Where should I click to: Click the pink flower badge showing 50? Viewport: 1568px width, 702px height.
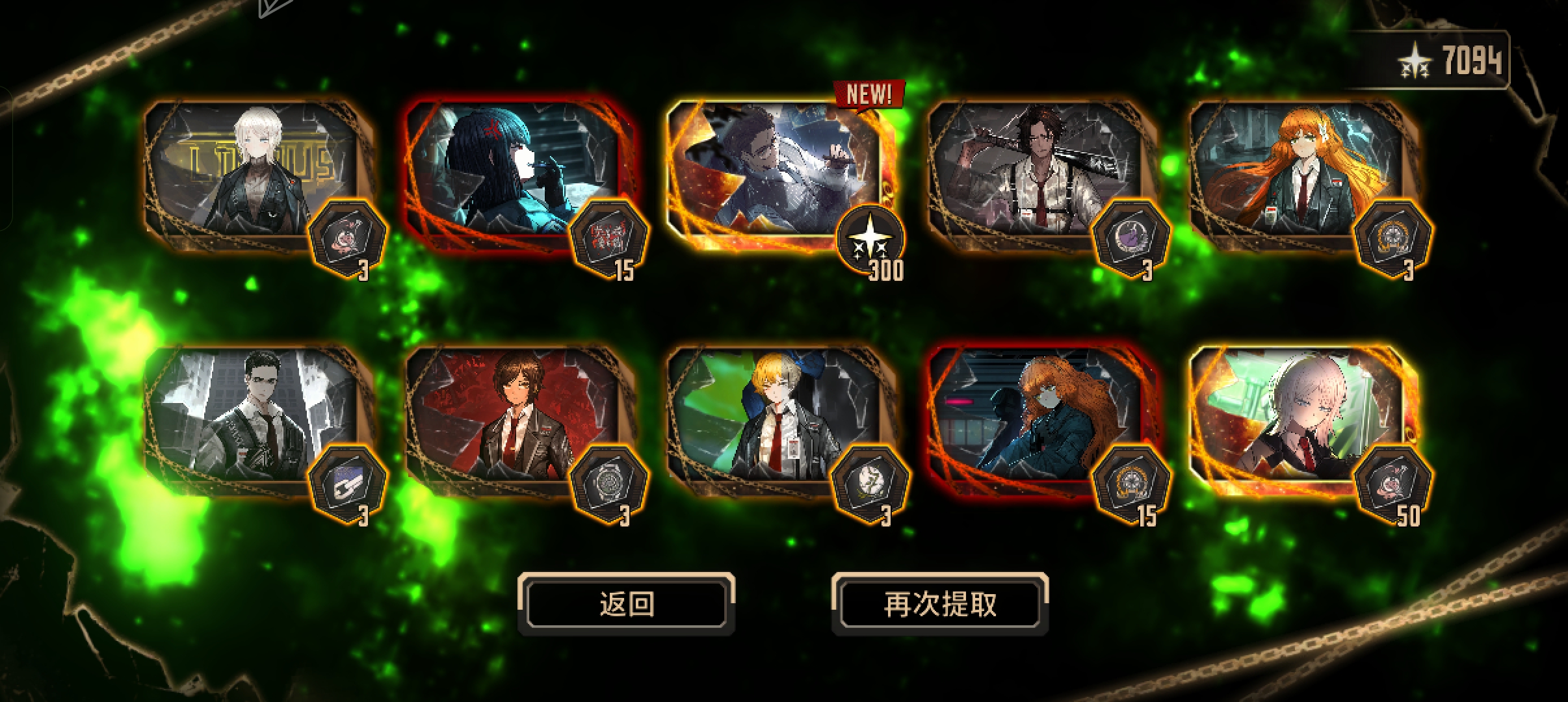1393,482
